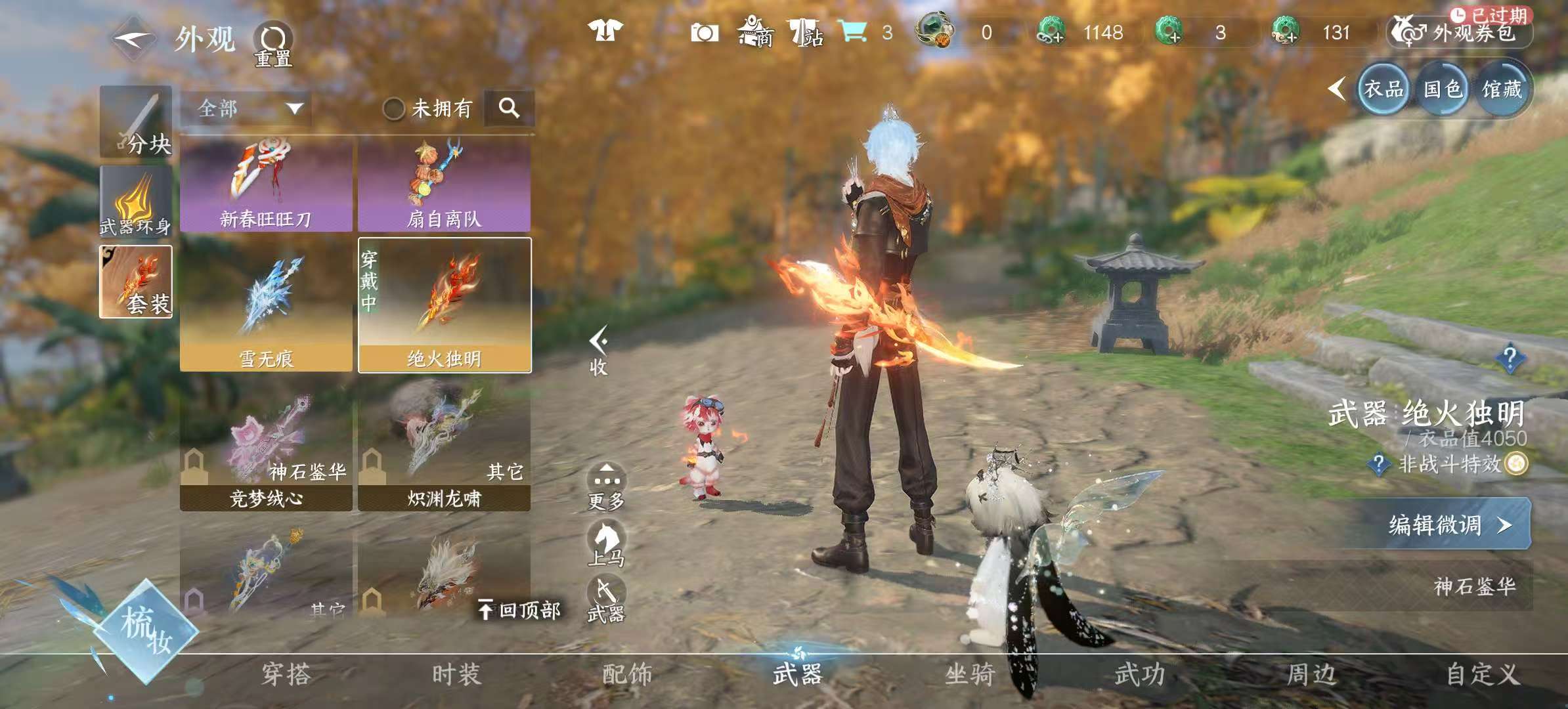The width and height of the screenshot is (1568, 709).
Task: Open the 分块 category on the sidebar
Action: [x=136, y=122]
